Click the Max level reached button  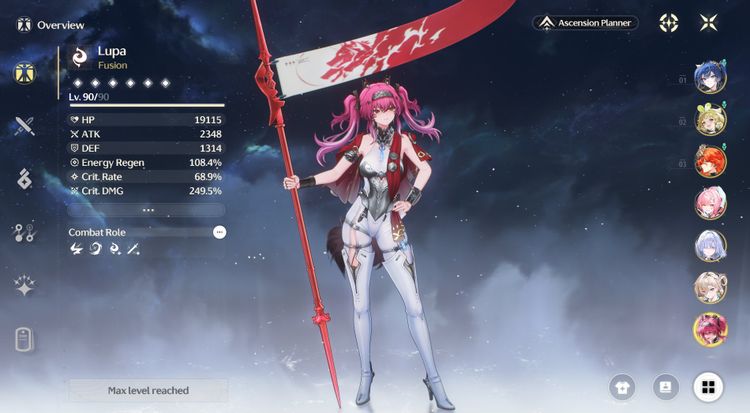147,390
